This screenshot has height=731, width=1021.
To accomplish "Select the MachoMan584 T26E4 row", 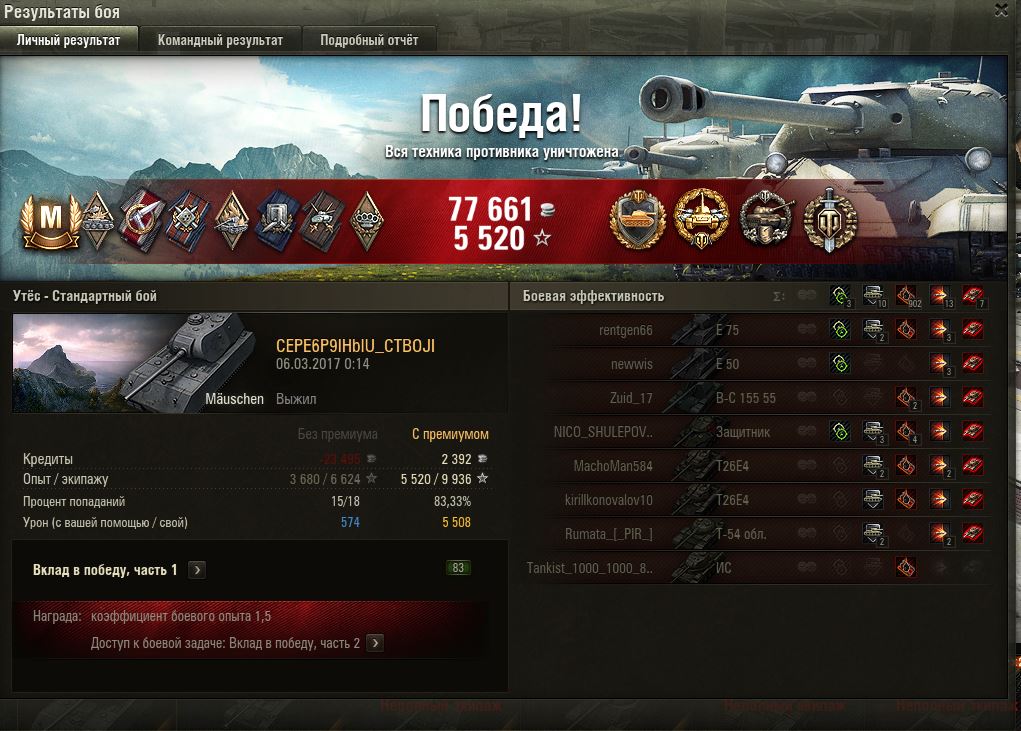I will click(x=750, y=466).
